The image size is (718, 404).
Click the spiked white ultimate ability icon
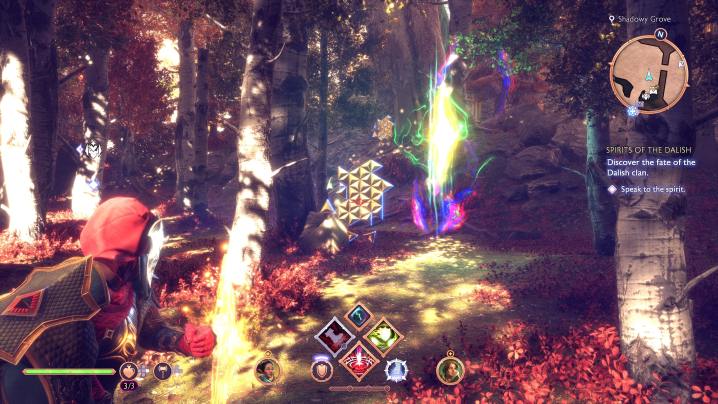(396, 371)
